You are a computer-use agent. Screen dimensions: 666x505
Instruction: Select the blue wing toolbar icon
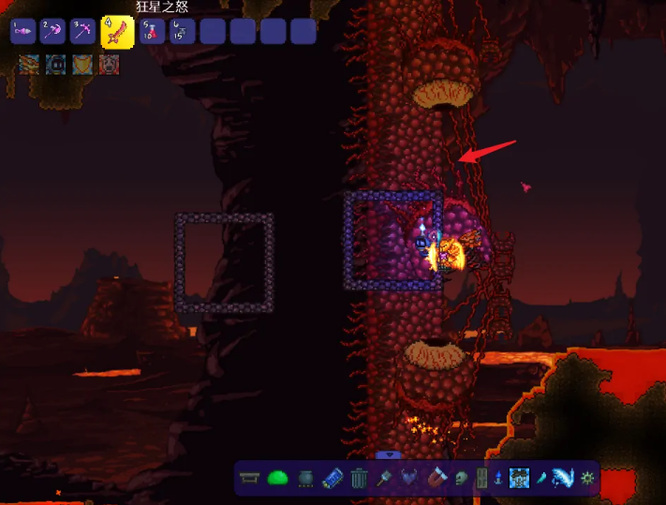pos(563,478)
